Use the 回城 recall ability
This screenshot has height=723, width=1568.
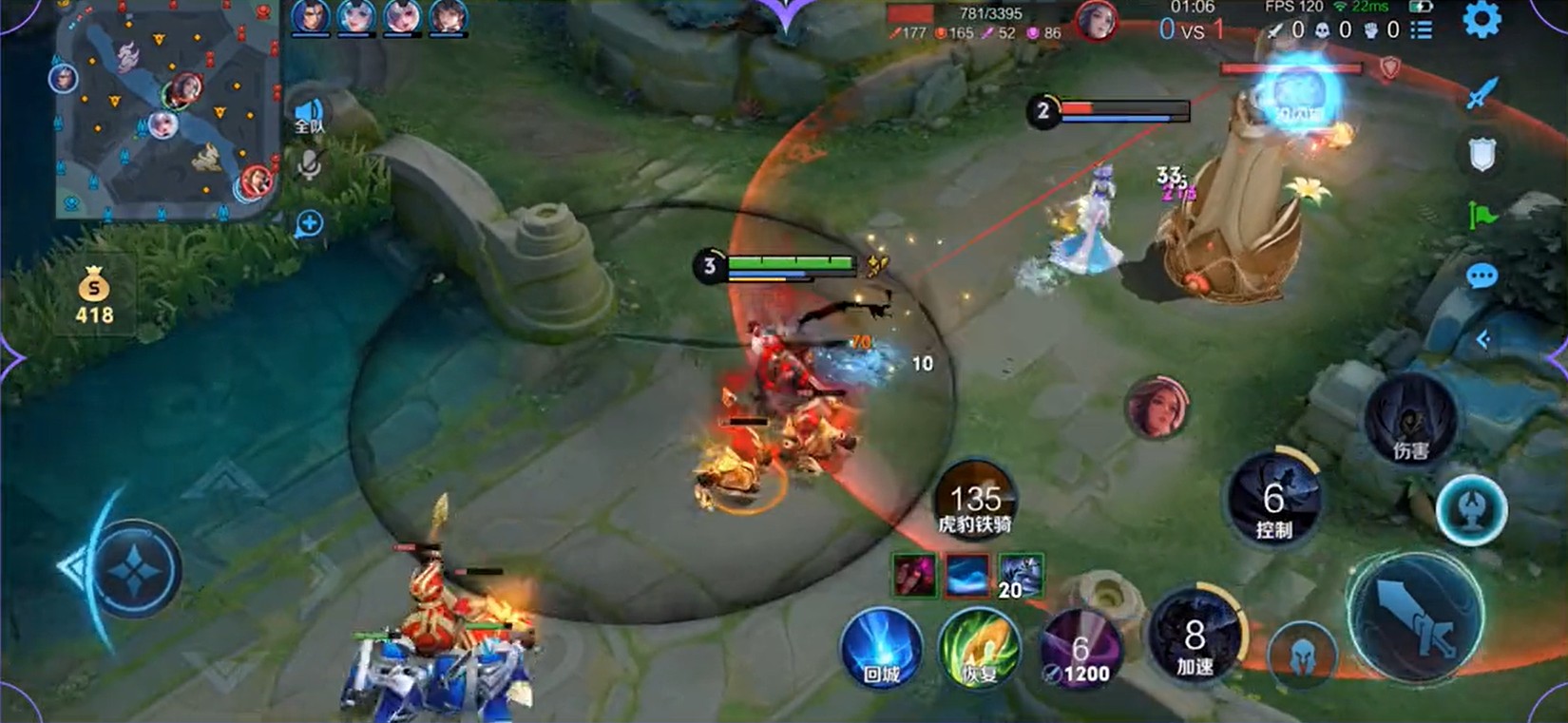click(881, 650)
